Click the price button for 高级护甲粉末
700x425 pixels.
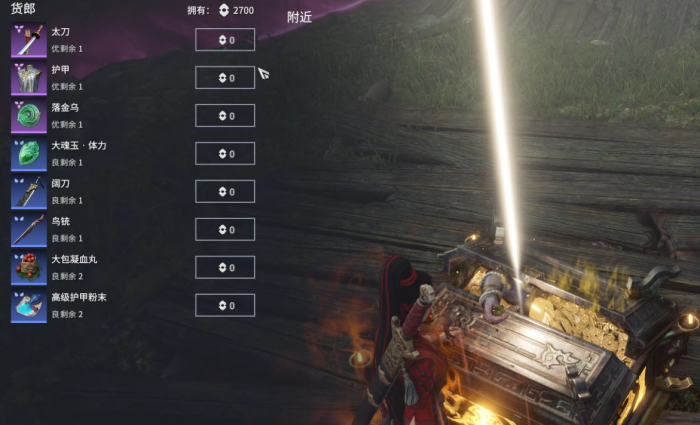(225, 306)
